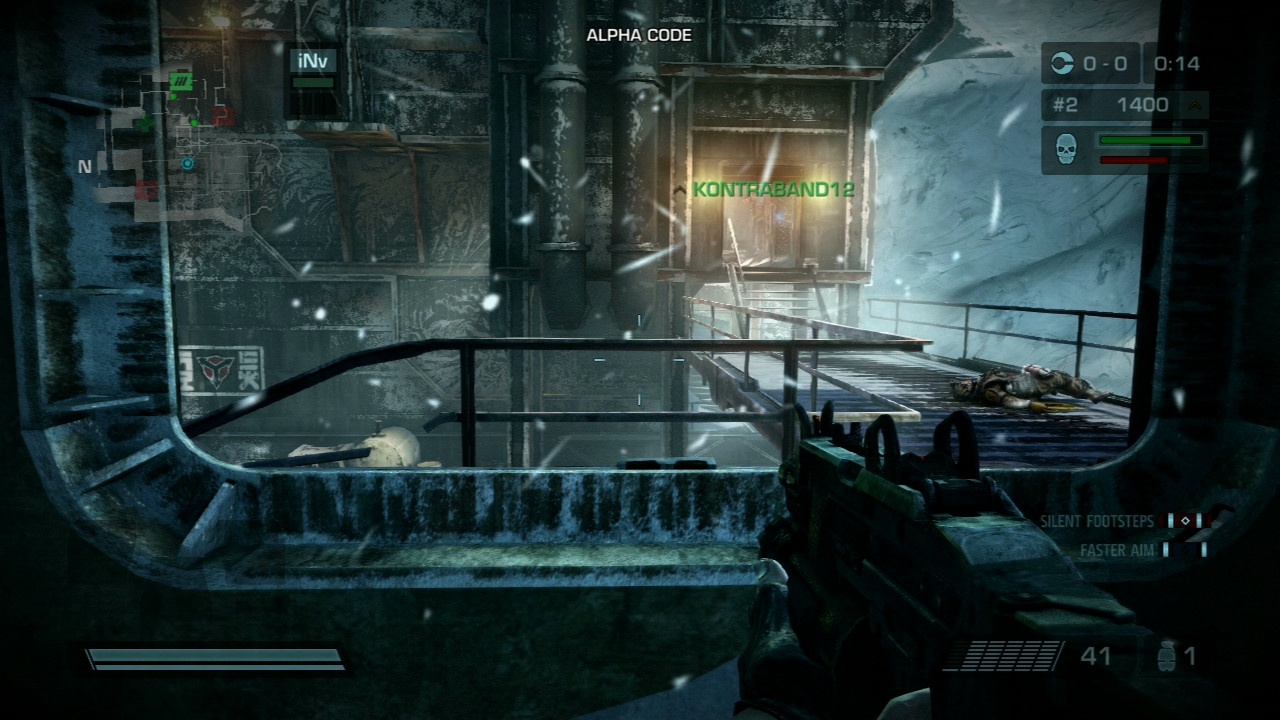Image resolution: width=1280 pixels, height=720 pixels.
Task: Select the grenade icon showing count 1
Action: coord(1167,655)
